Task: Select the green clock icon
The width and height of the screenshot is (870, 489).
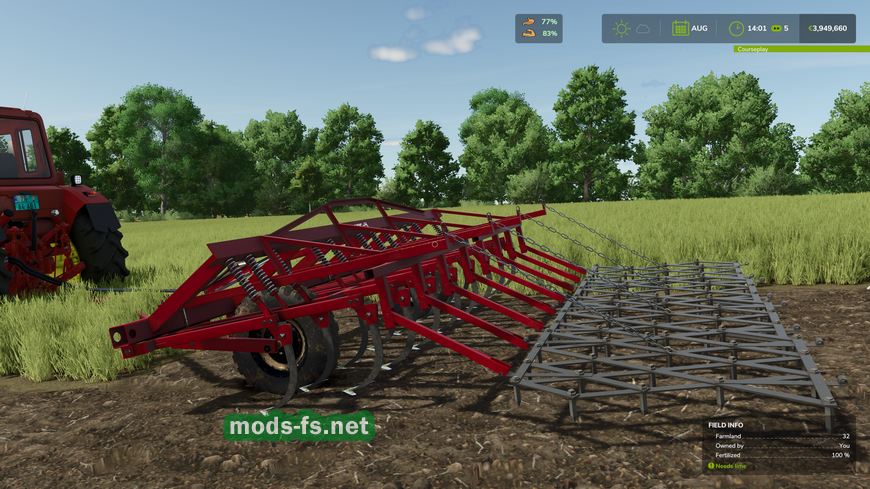Action: pos(736,28)
